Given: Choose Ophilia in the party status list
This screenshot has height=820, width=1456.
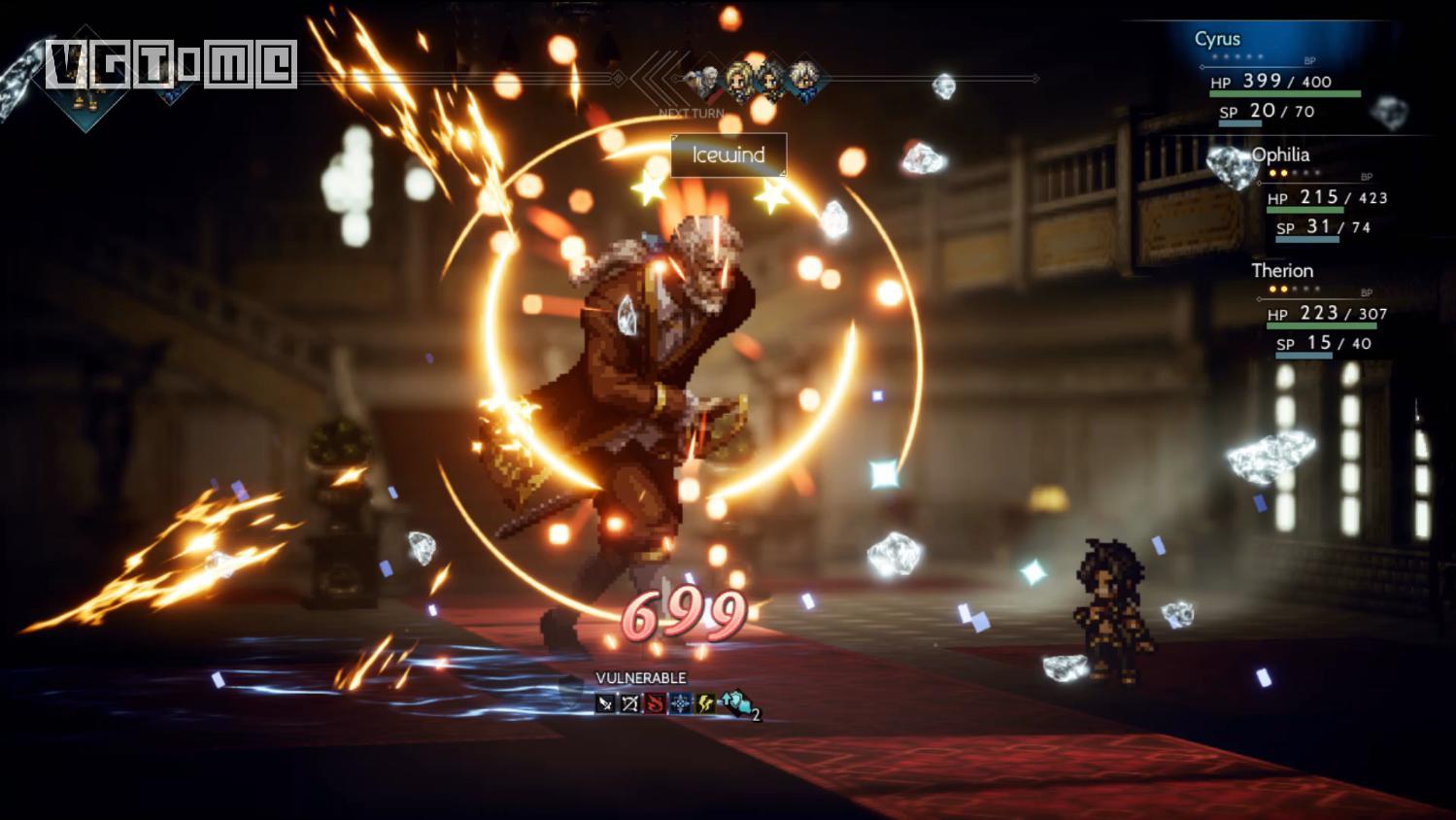Looking at the screenshot, I should pos(1279,155).
